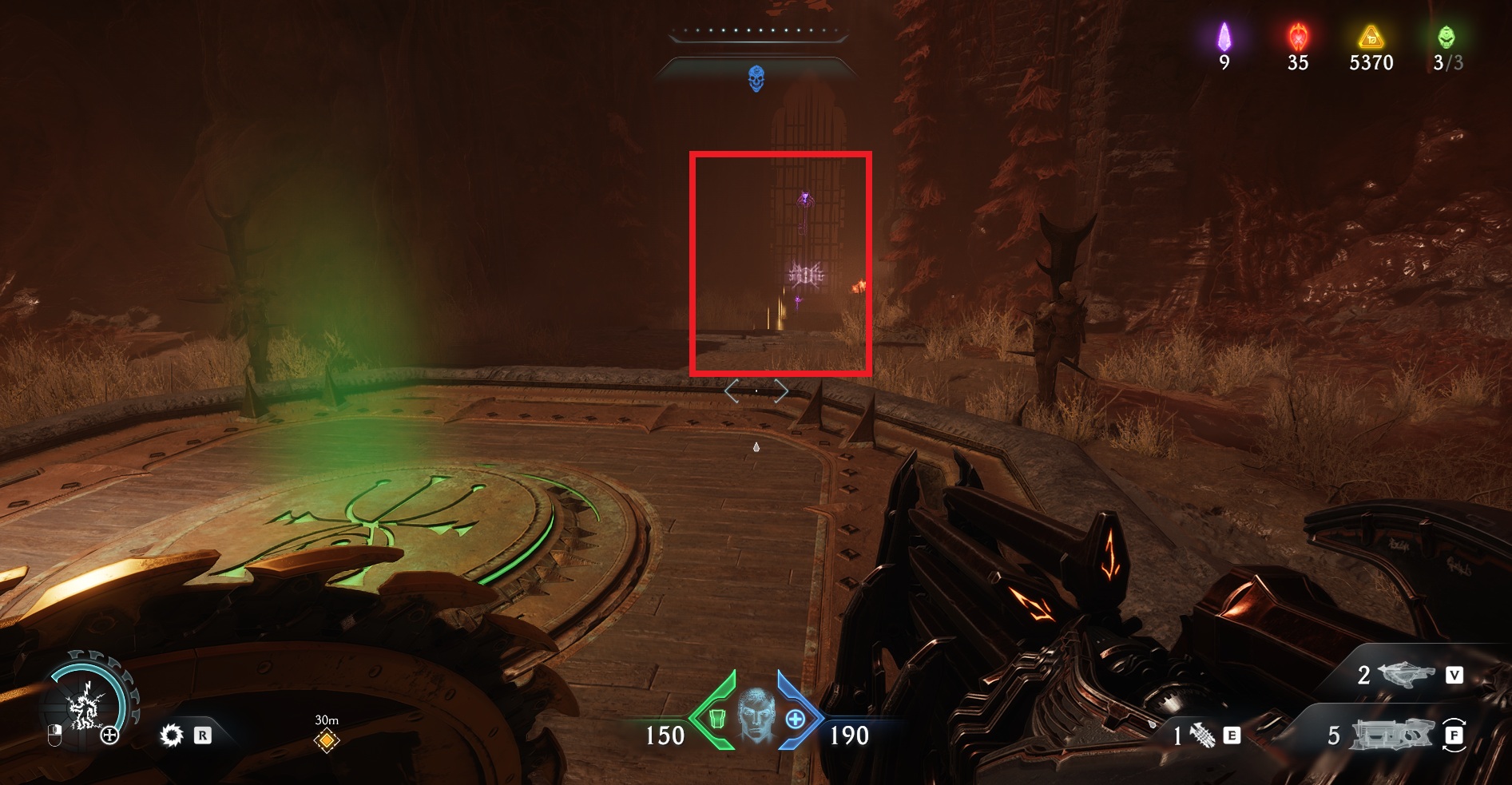Select the green extra lives helmet icon
This screenshot has height=785, width=1512.
coord(1447,37)
